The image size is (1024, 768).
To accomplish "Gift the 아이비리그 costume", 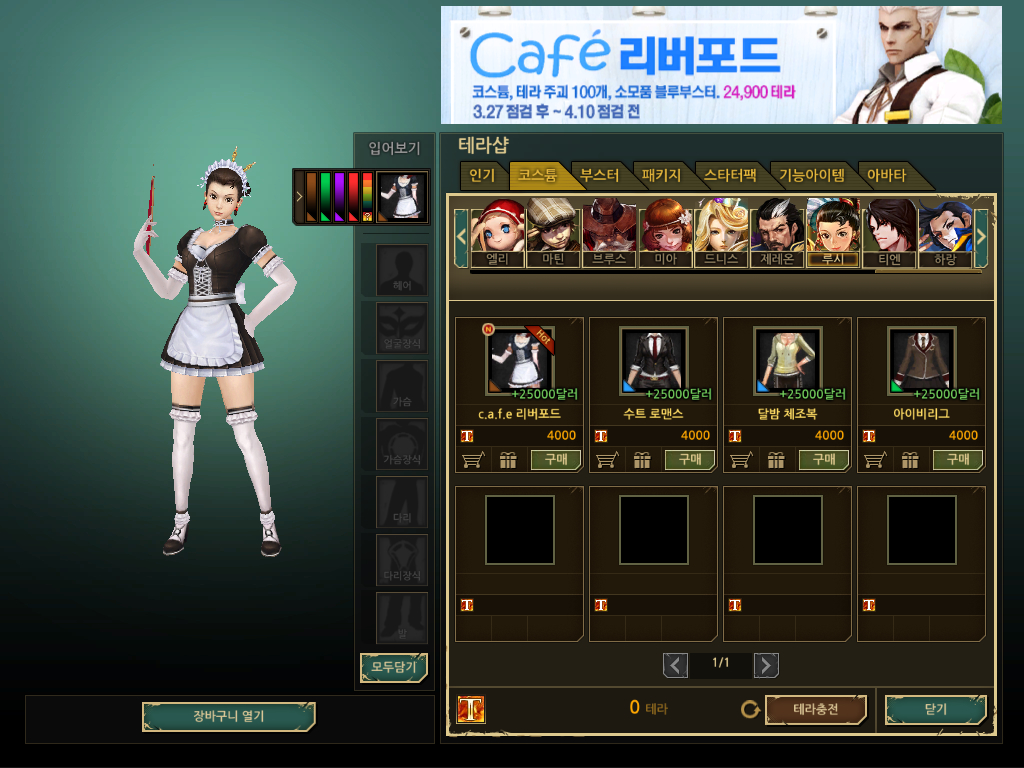I will [909, 460].
